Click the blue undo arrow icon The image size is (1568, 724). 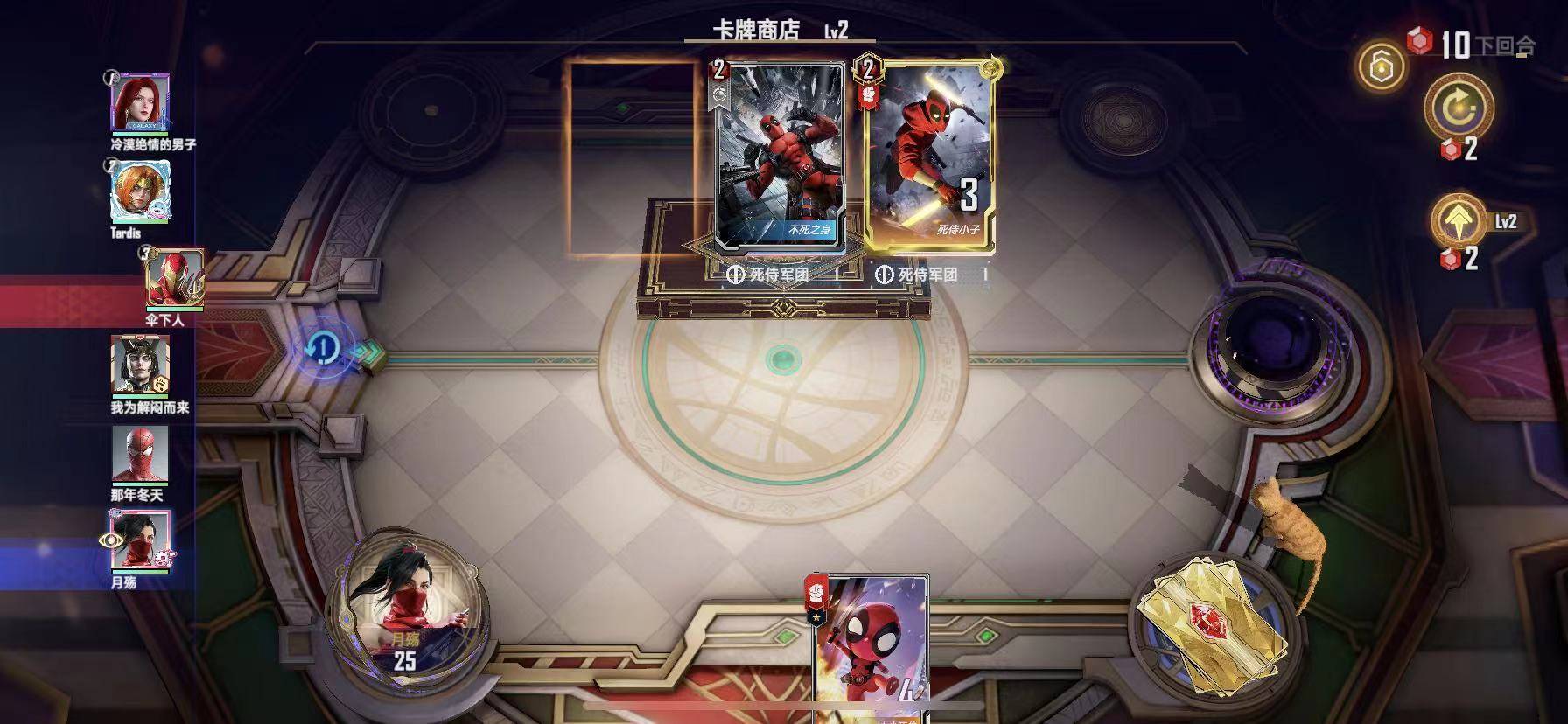(322, 347)
